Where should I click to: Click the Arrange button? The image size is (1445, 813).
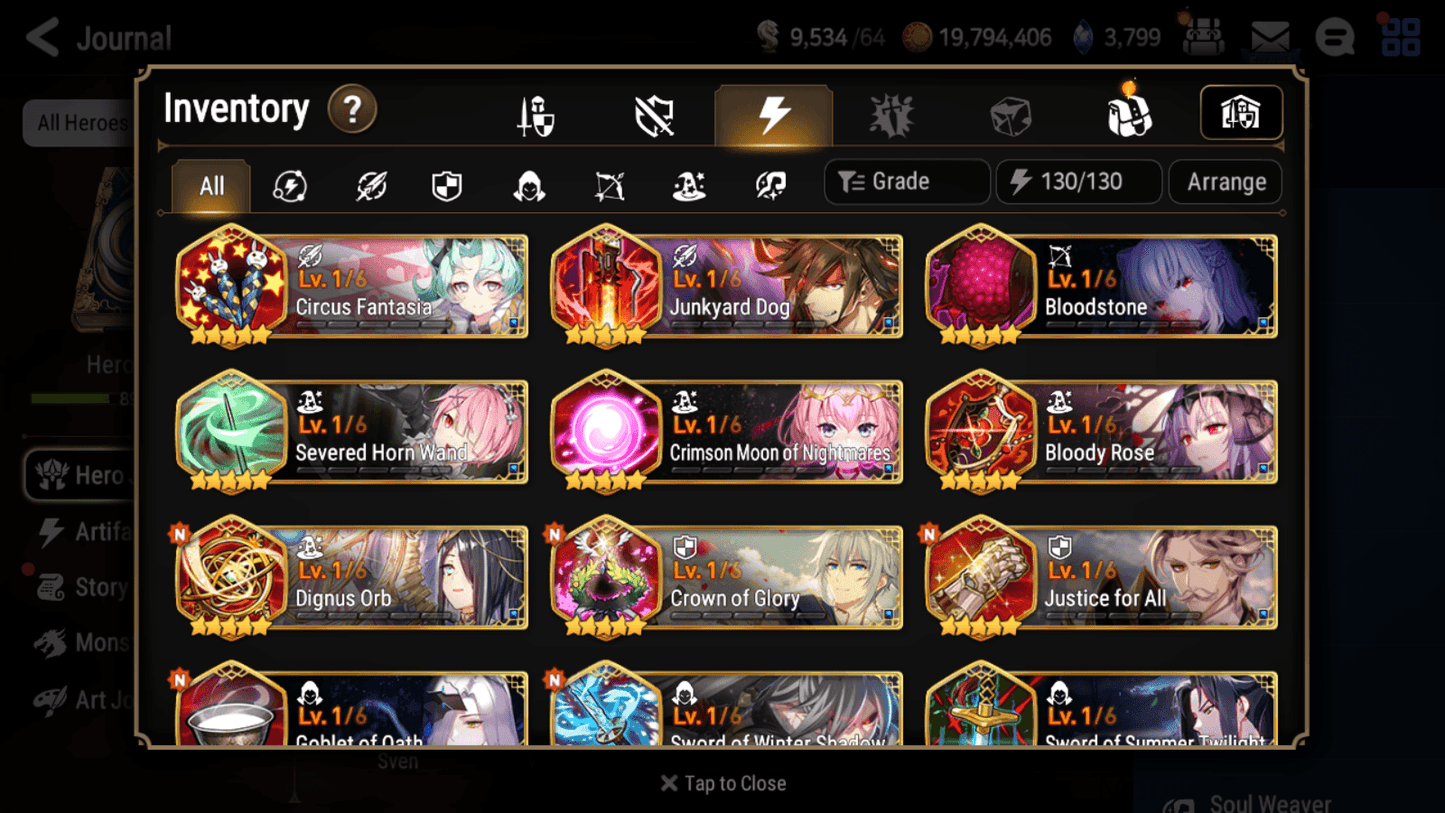(x=1225, y=182)
